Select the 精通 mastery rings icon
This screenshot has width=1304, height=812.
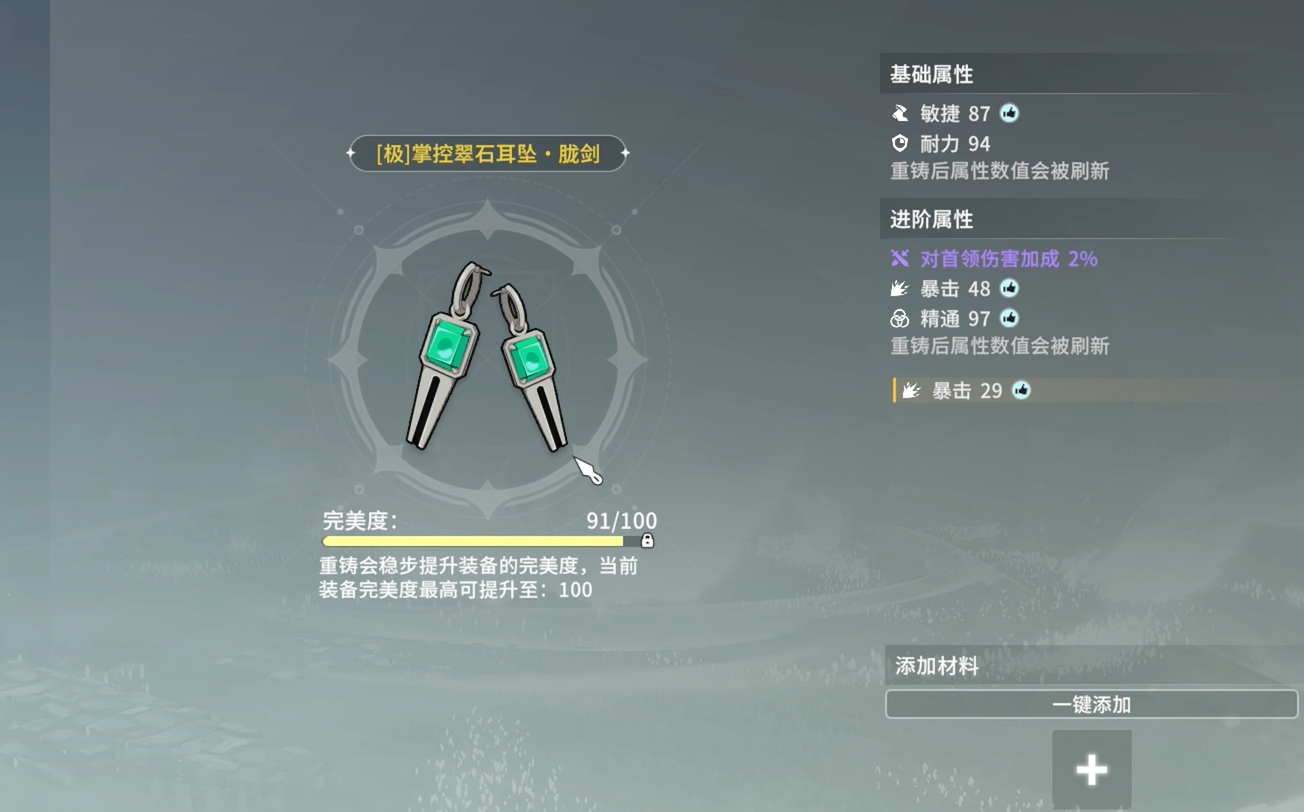[x=898, y=318]
